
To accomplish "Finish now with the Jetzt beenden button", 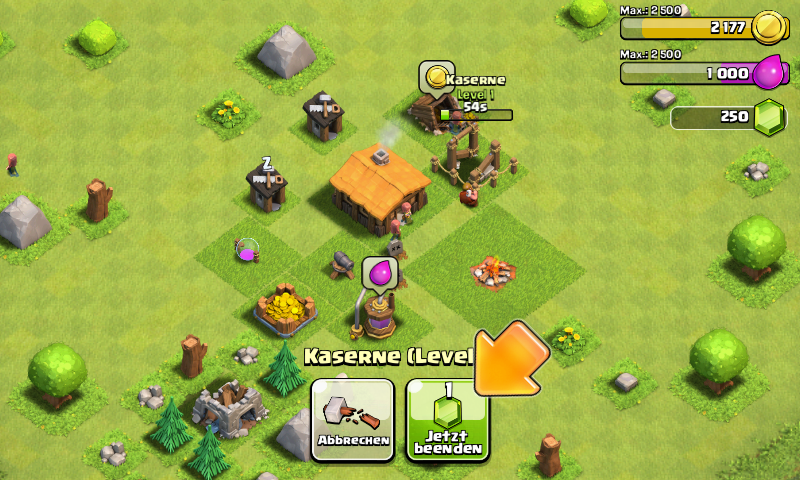I will pos(447,419).
